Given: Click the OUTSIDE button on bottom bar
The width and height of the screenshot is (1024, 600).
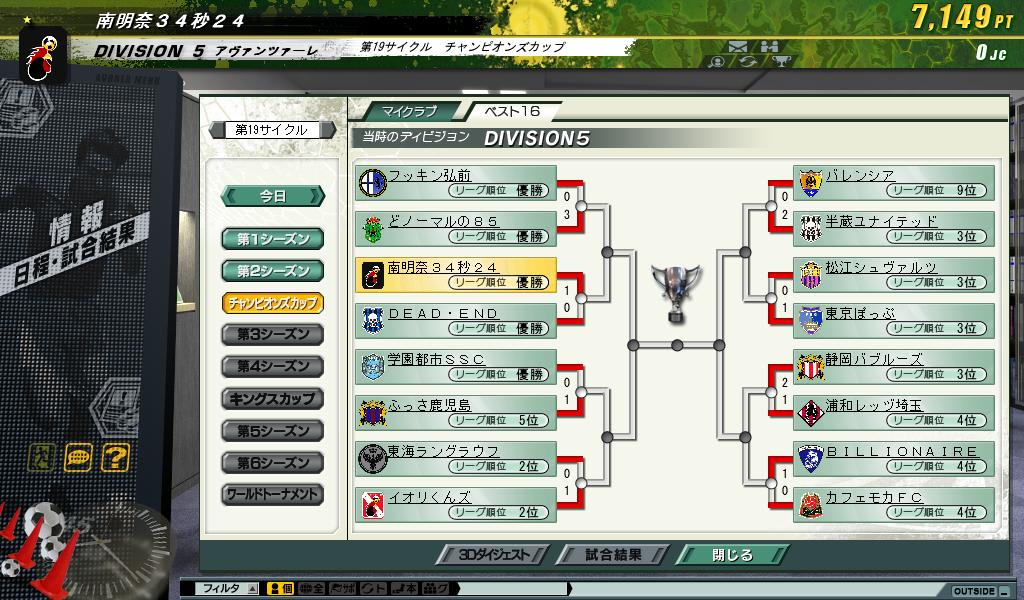Looking at the screenshot, I should [x=976, y=590].
